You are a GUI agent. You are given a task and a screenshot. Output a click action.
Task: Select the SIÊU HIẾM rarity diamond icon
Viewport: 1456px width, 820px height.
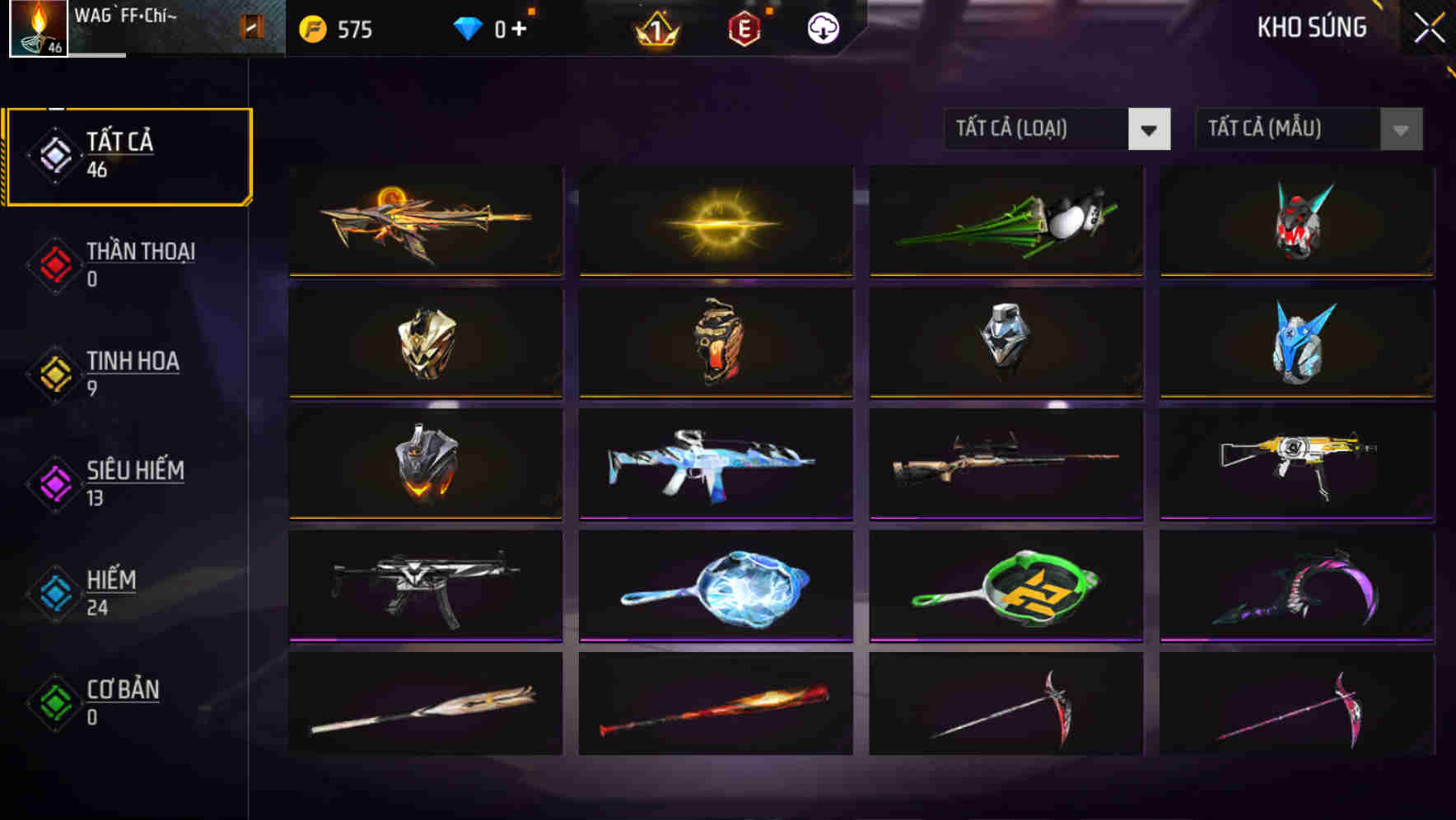click(x=54, y=484)
